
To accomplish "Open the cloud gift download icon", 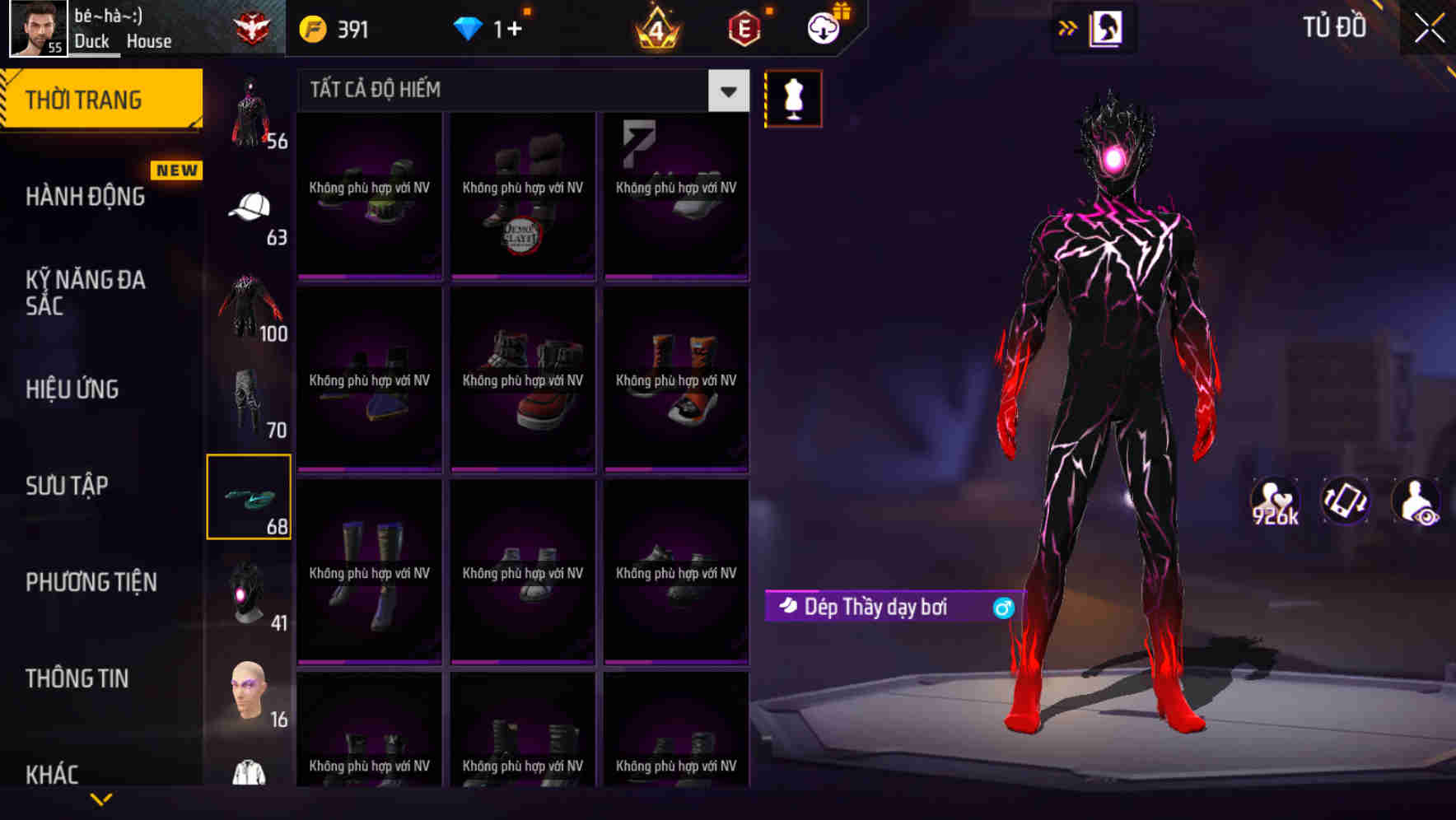I will pyautogui.click(x=822, y=27).
